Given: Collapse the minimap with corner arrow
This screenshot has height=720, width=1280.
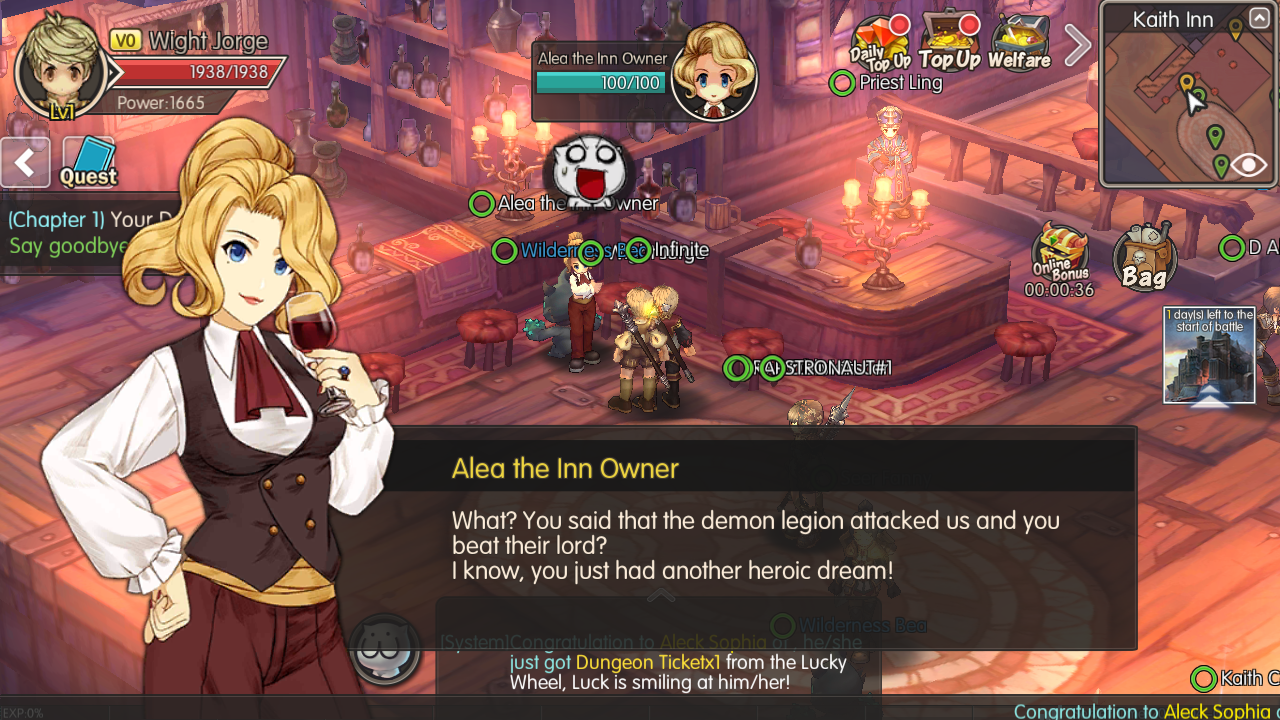Looking at the screenshot, I should point(1259,18).
